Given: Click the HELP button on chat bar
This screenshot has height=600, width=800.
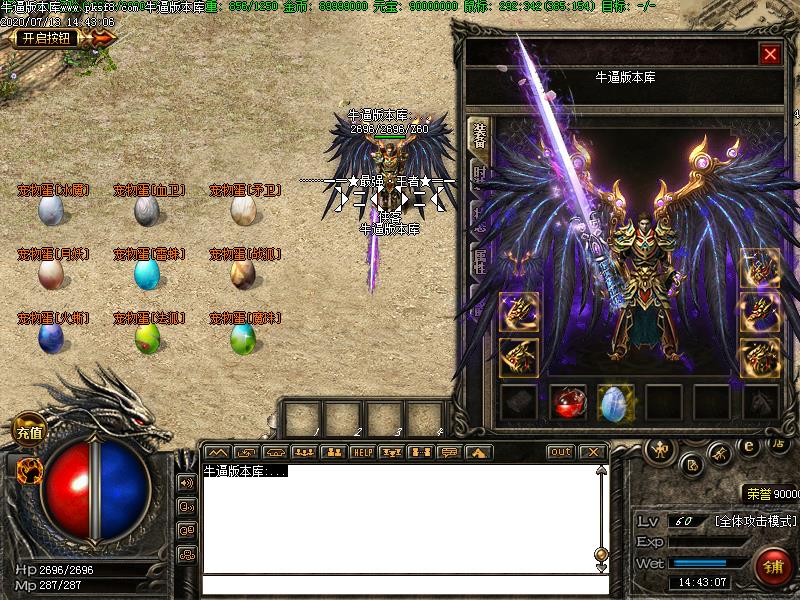Looking at the screenshot, I should 361,452.
